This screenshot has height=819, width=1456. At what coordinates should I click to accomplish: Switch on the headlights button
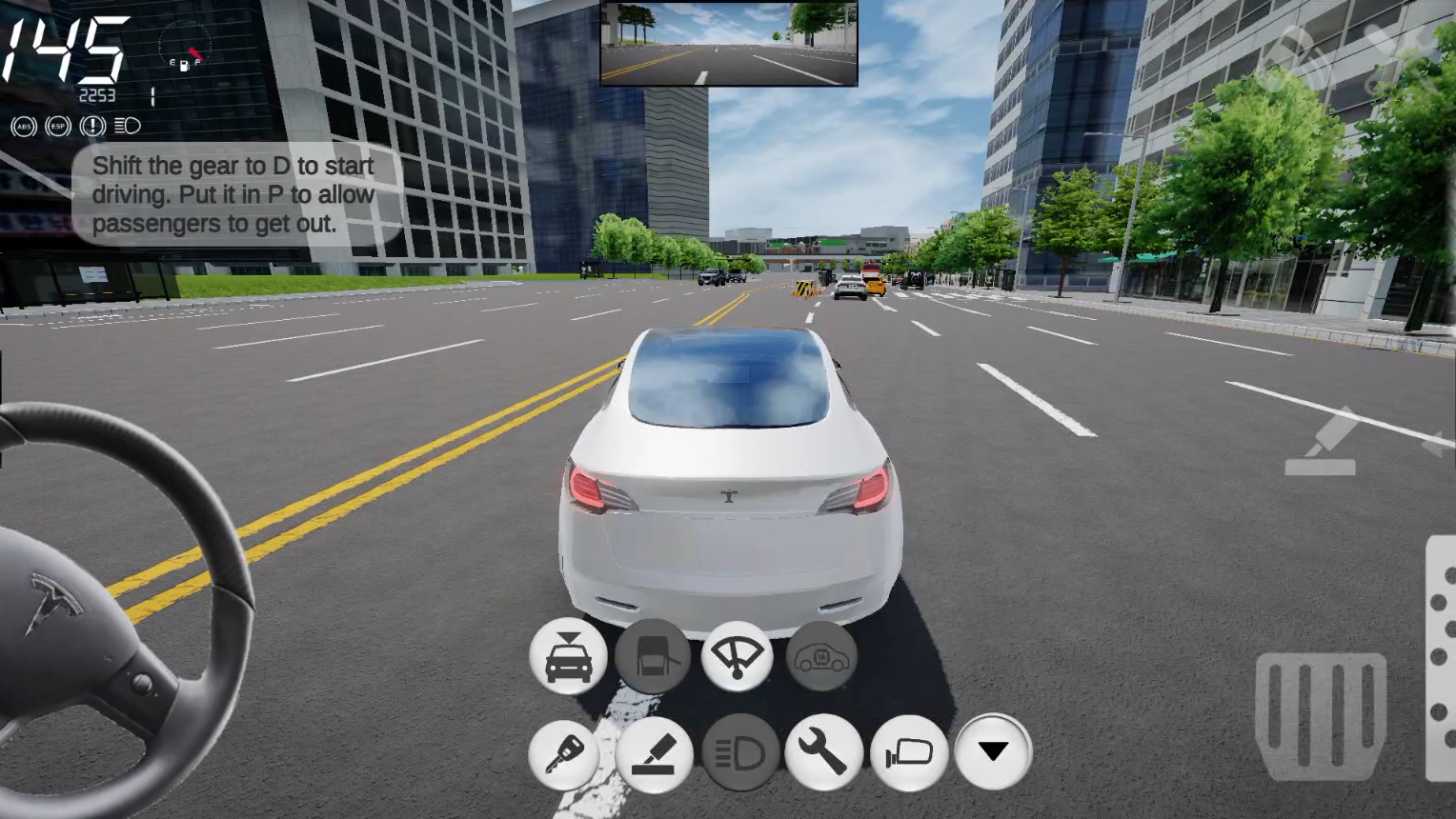coord(740,754)
